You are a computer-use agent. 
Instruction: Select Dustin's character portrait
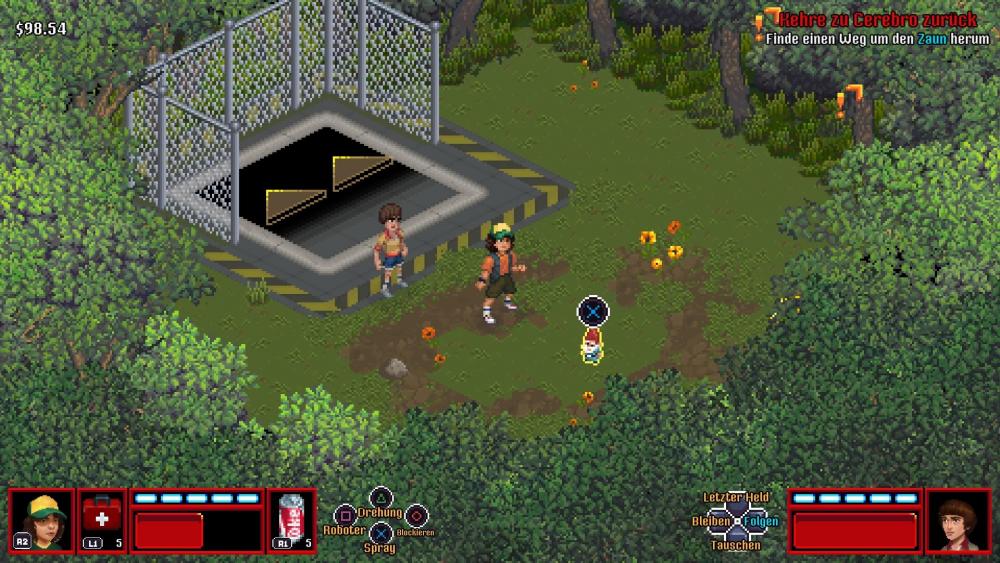(42, 520)
